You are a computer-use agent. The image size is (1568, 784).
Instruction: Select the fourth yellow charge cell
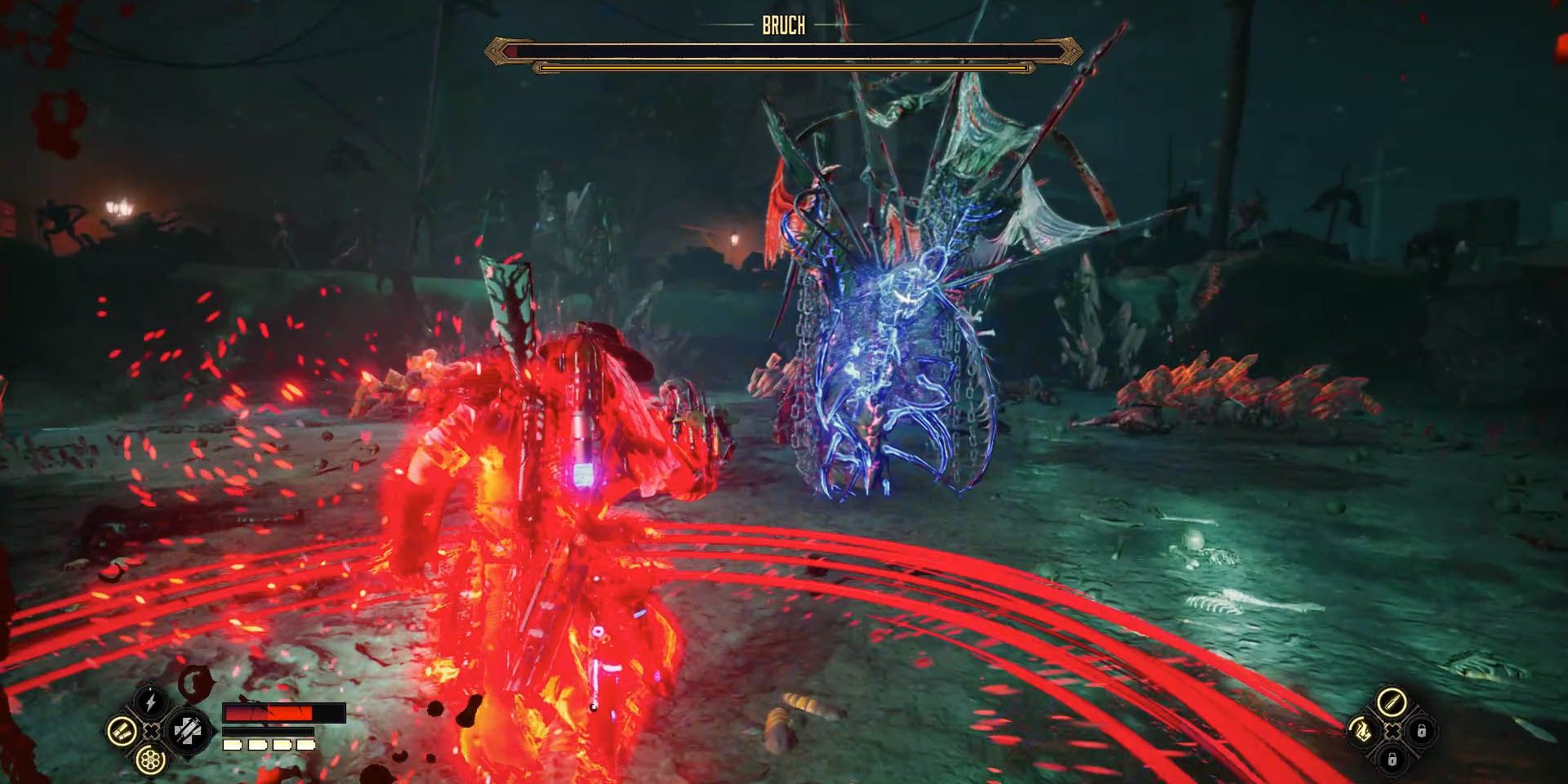308,745
